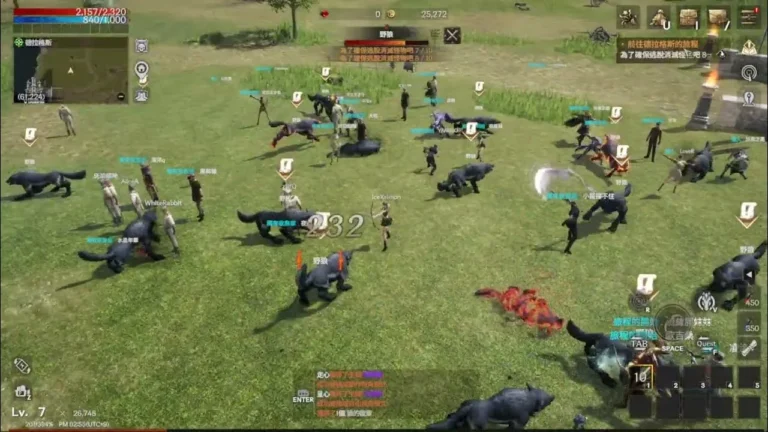
Task: Click the camera icon in the bottom-left corner
Action: point(20,391)
